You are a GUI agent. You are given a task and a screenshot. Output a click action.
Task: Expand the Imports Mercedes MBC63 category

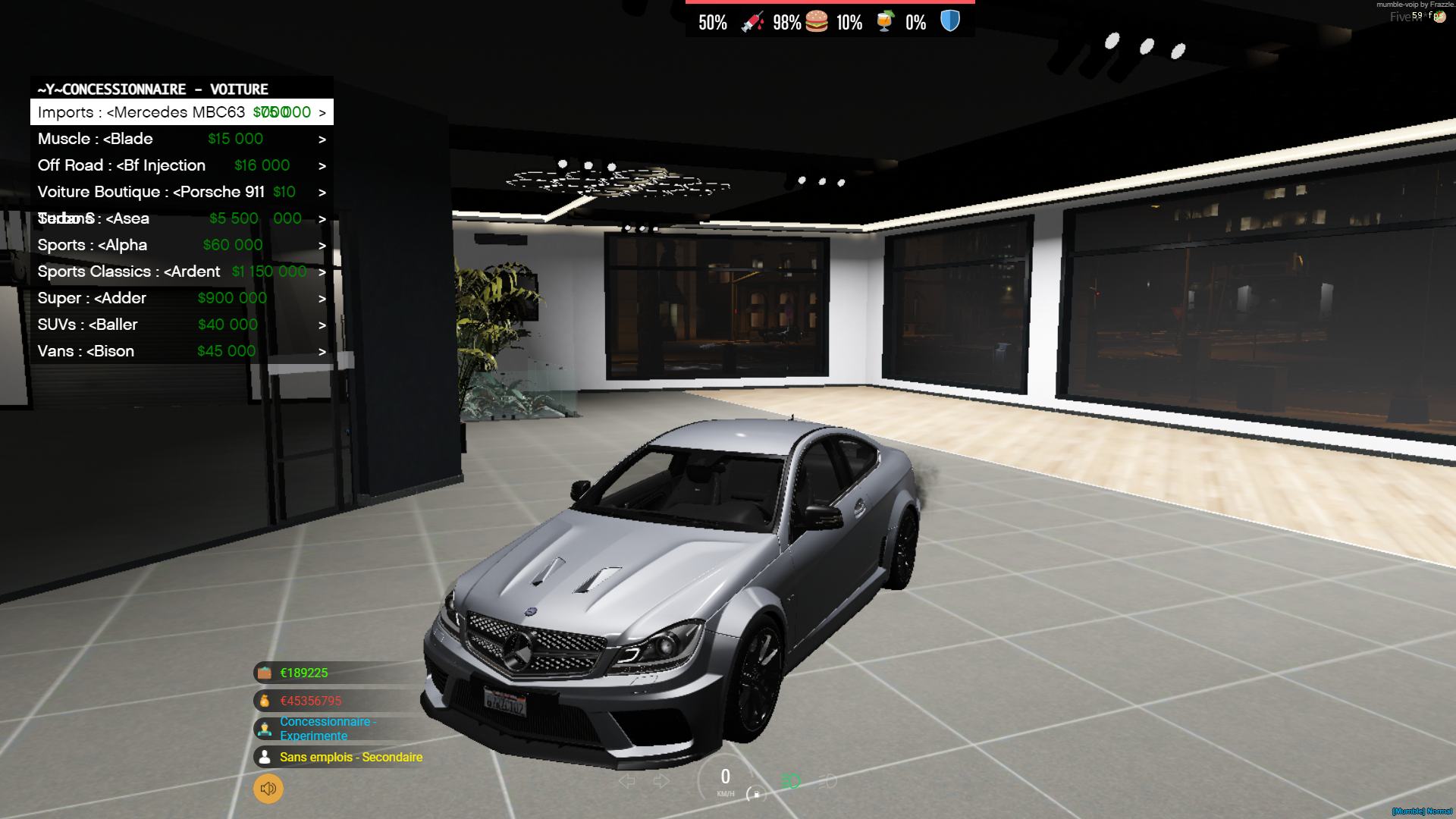[x=322, y=111]
